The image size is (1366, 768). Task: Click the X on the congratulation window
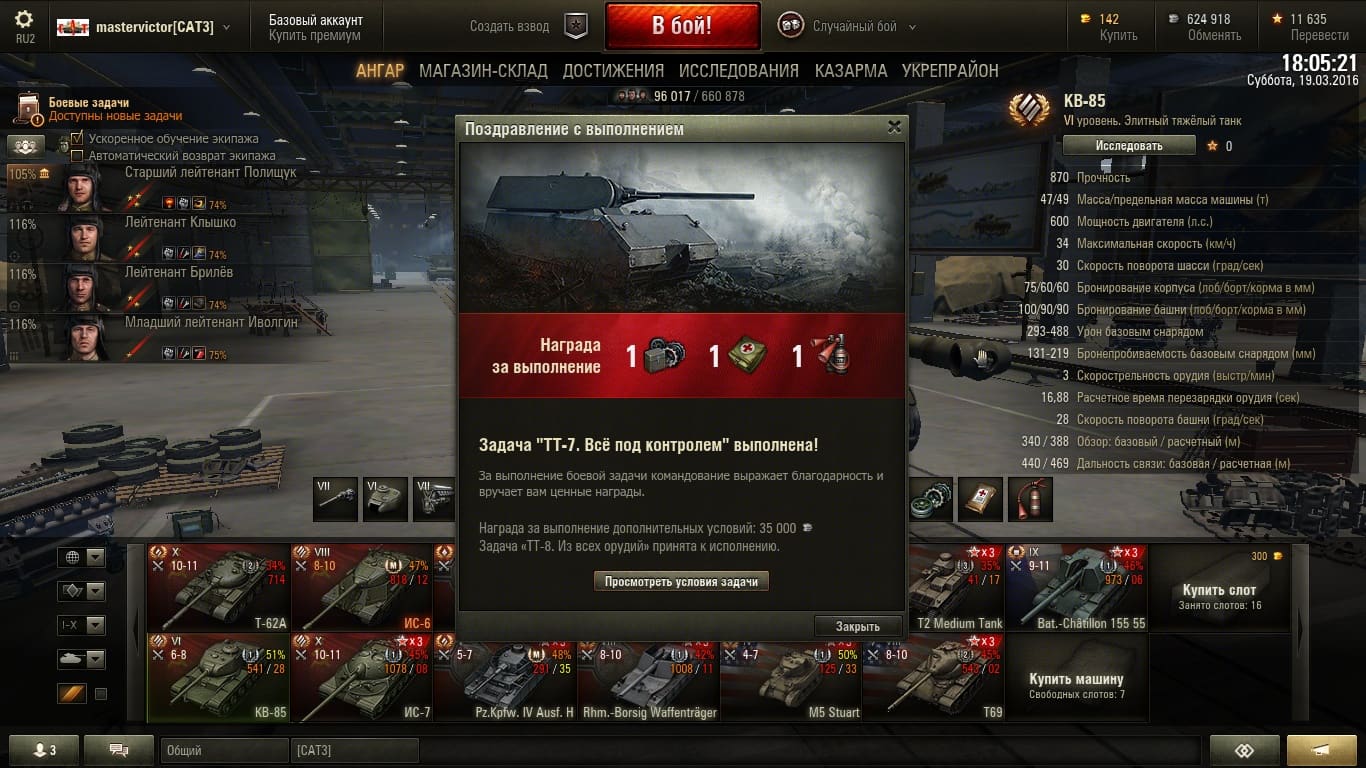tap(894, 127)
